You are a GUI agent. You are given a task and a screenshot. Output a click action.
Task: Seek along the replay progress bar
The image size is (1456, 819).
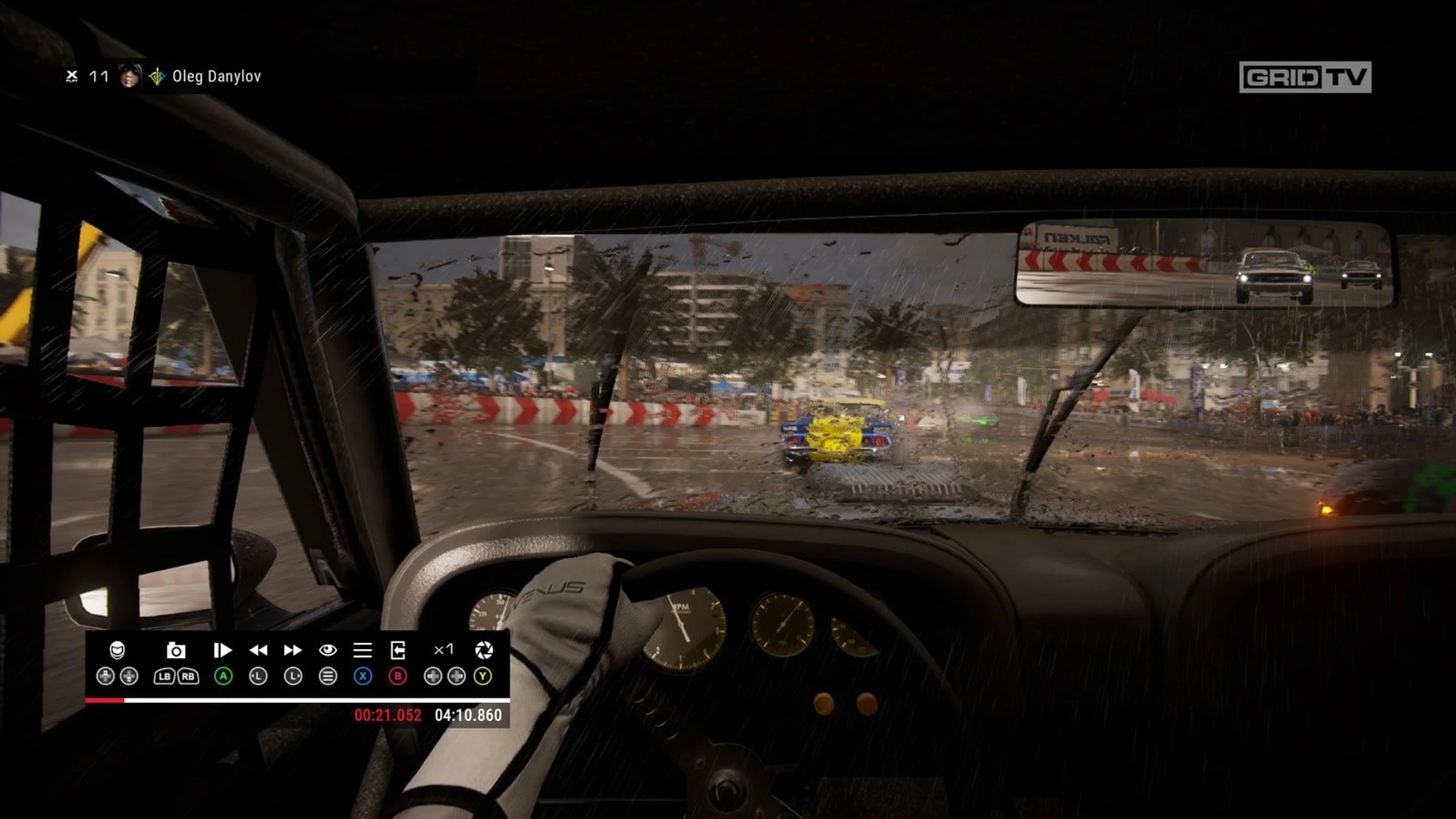pos(297,700)
